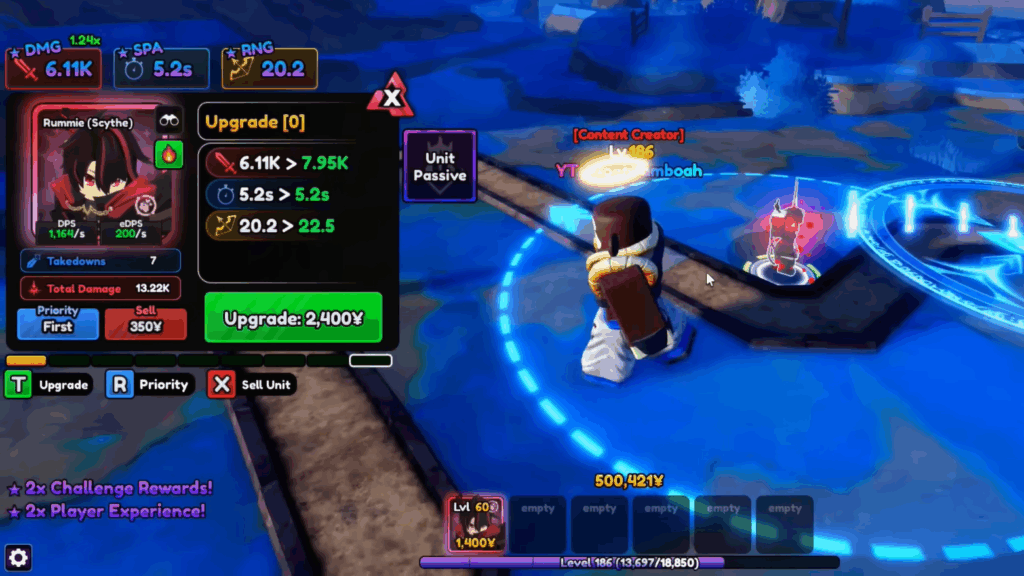Change targeting Priority from First
The image size is (1024, 576).
pyautogui.click(x=58, y=322)
